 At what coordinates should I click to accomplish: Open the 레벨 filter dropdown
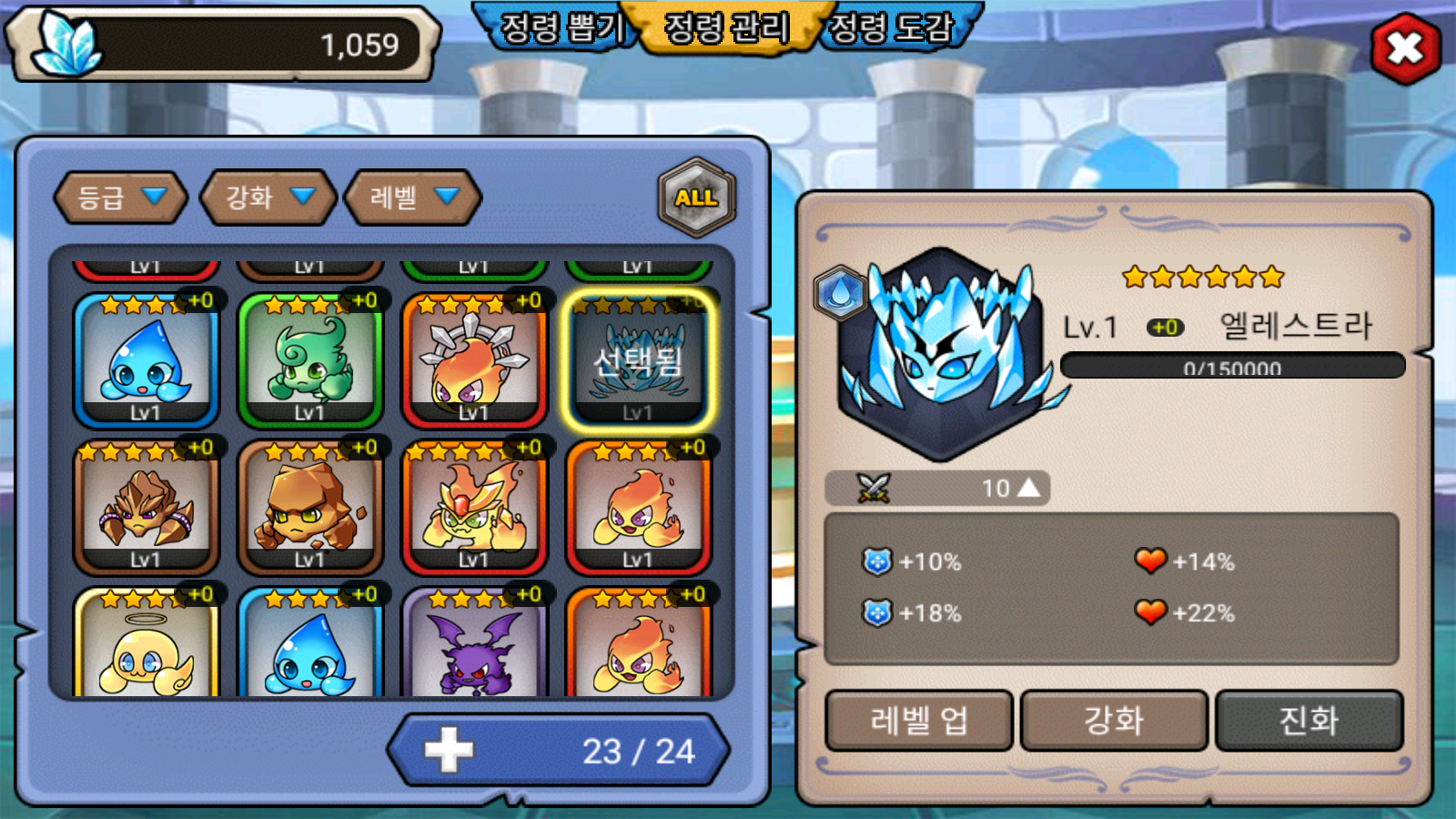pyautogui.click(x=413, y=197)
